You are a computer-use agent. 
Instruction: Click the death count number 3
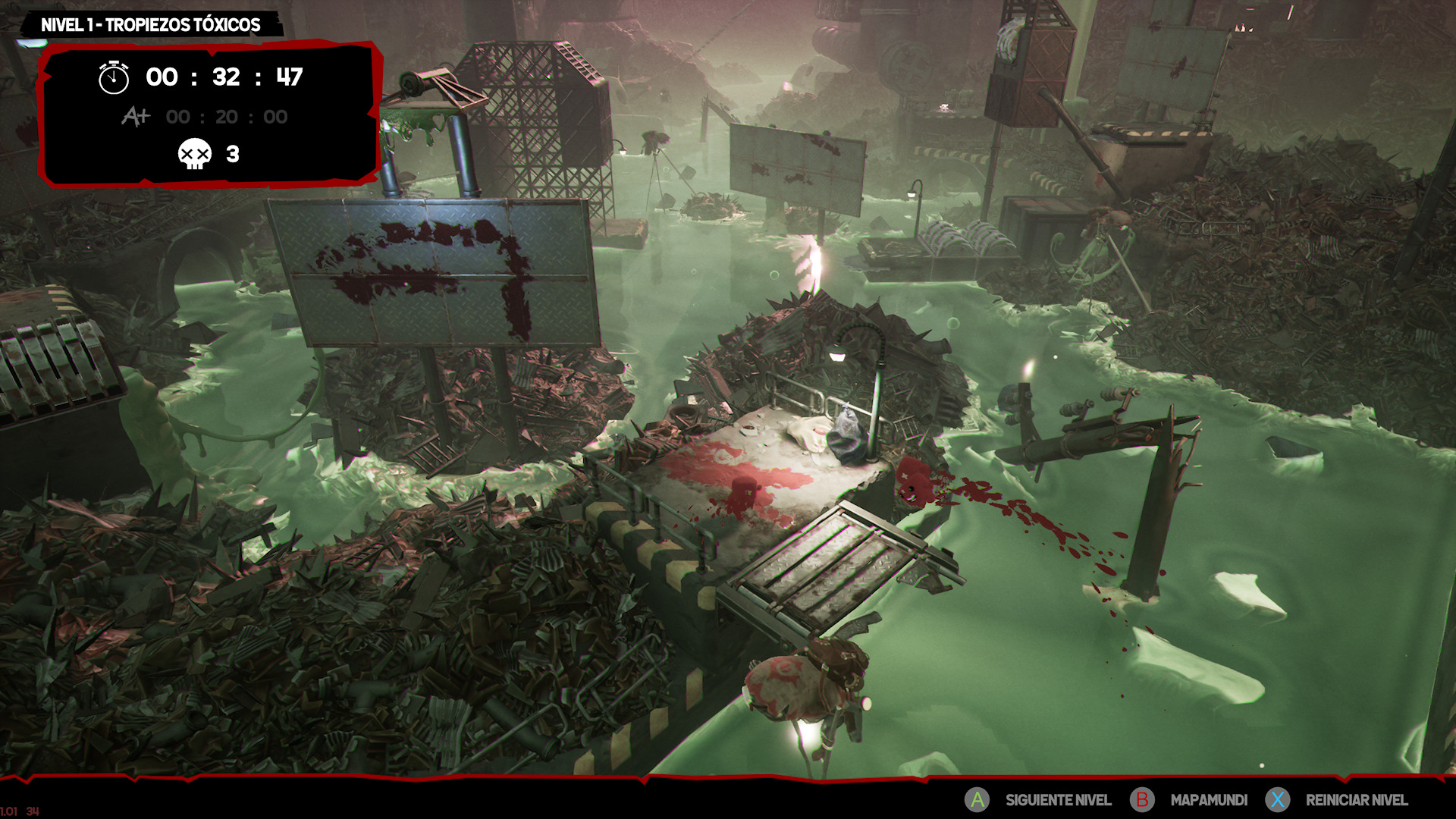(234, 155)
